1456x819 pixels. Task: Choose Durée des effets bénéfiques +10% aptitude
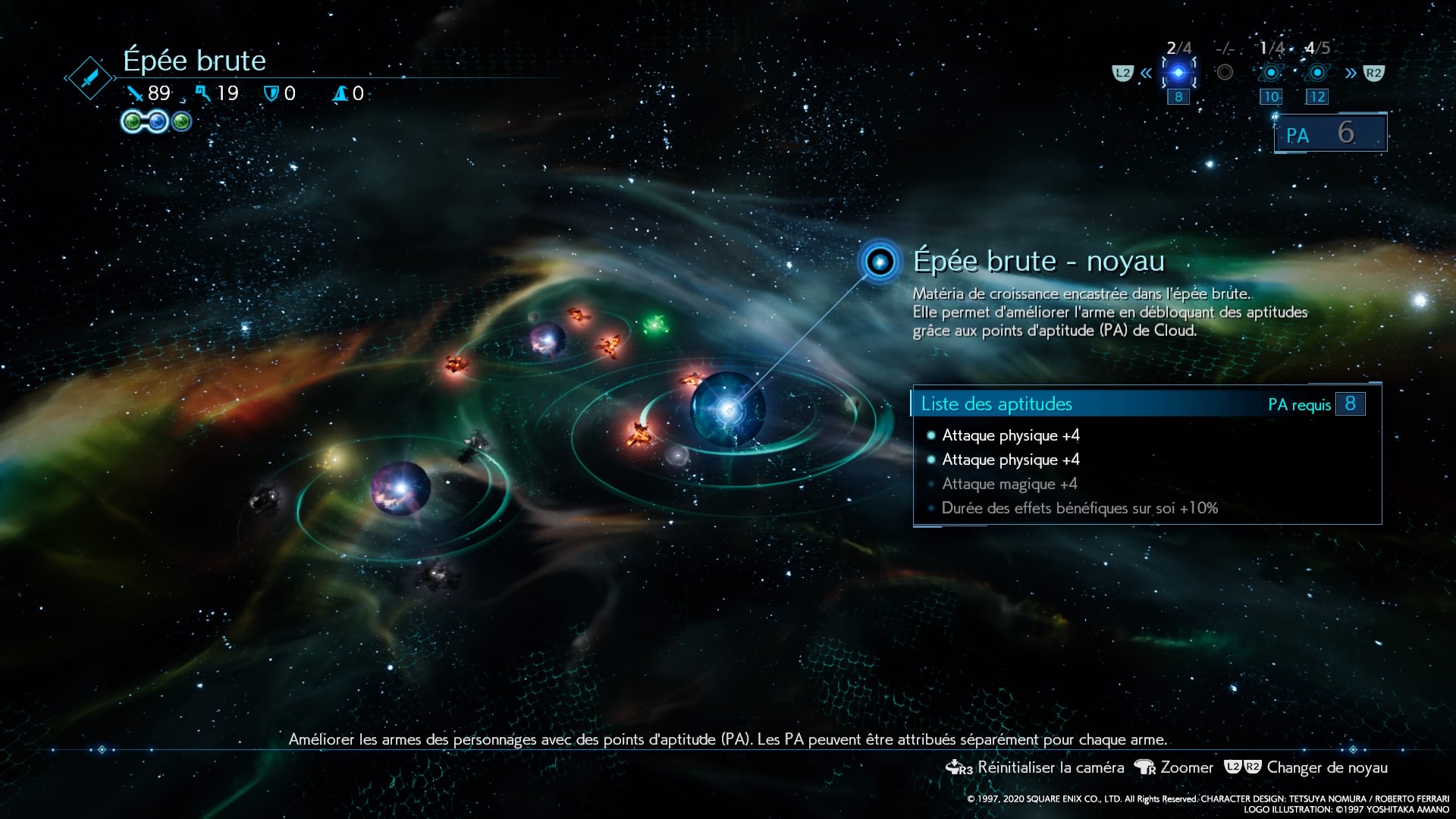pos(1079,508)
